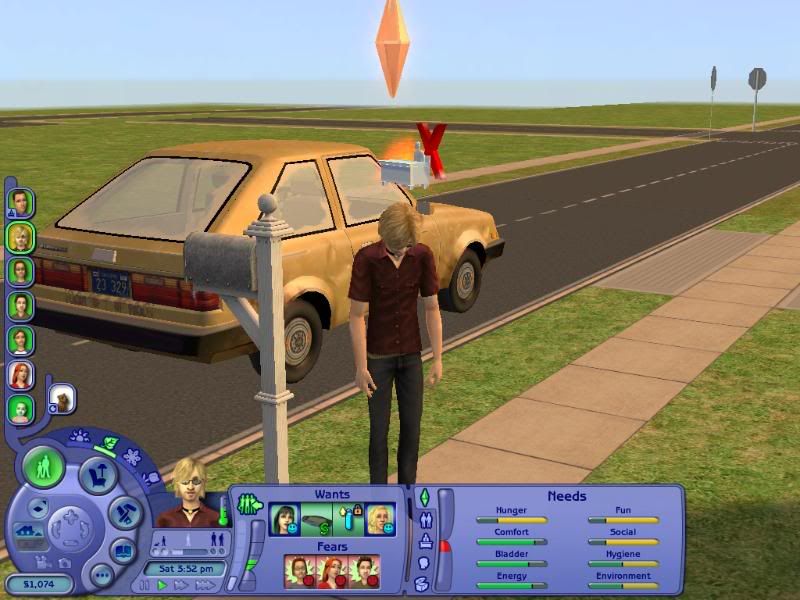
Task: Select the summer sun season icon
Action: (80, 437)
